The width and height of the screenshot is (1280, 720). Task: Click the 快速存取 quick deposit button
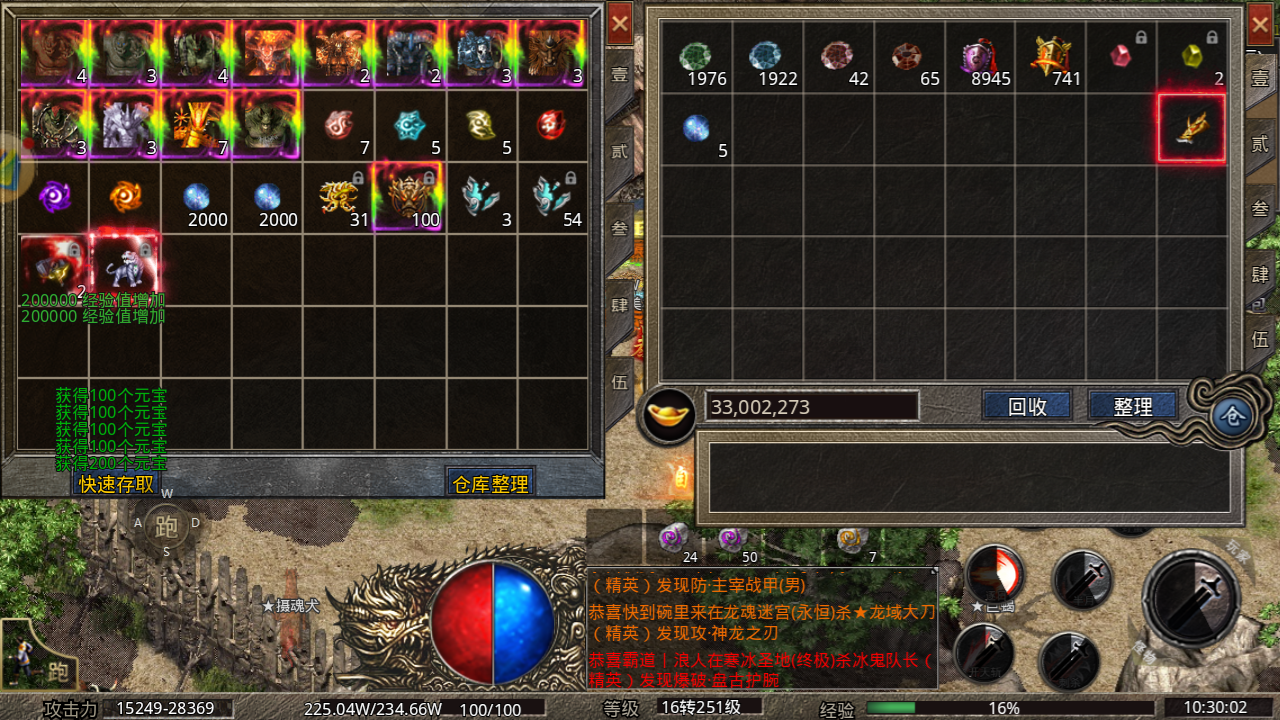tap(117, 484)
